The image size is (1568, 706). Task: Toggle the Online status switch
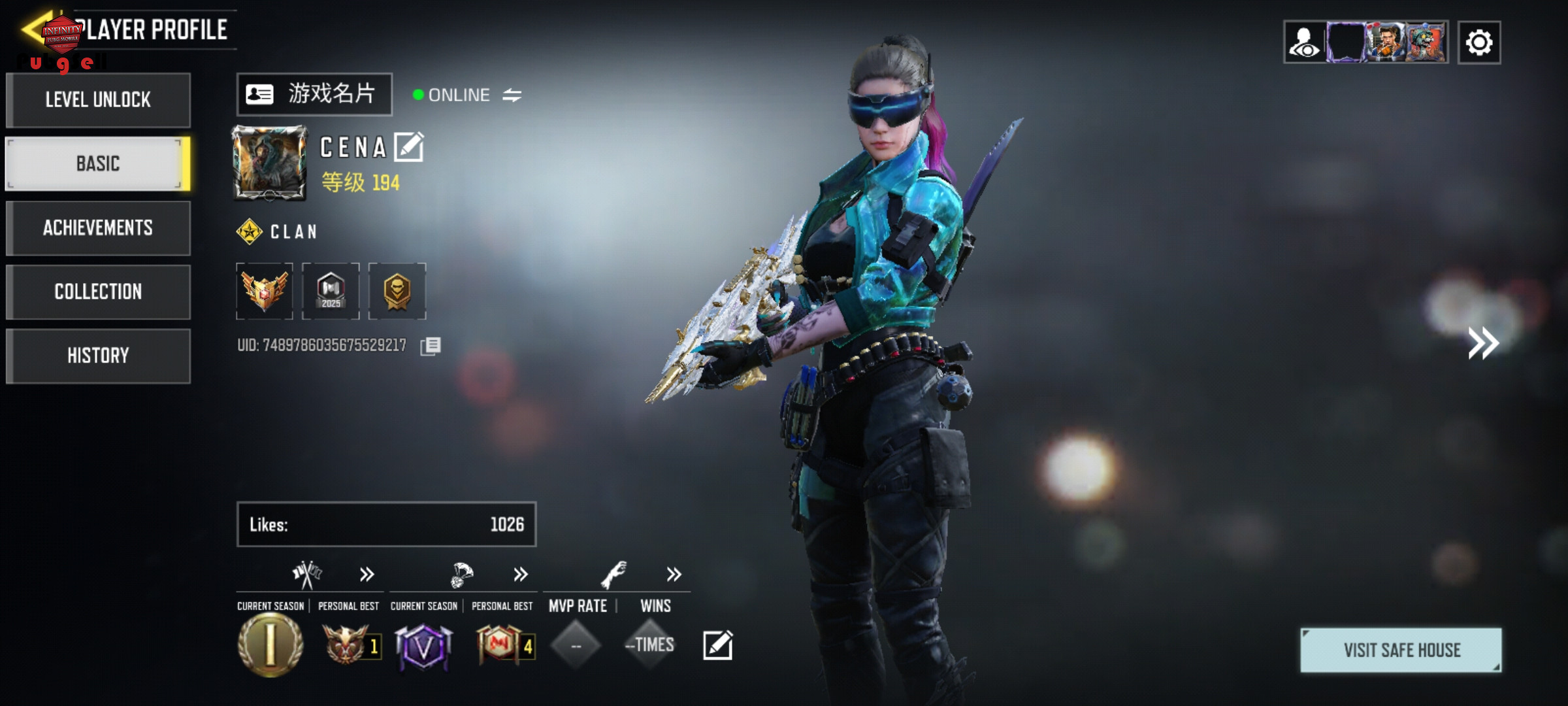(x=512, y=95)
